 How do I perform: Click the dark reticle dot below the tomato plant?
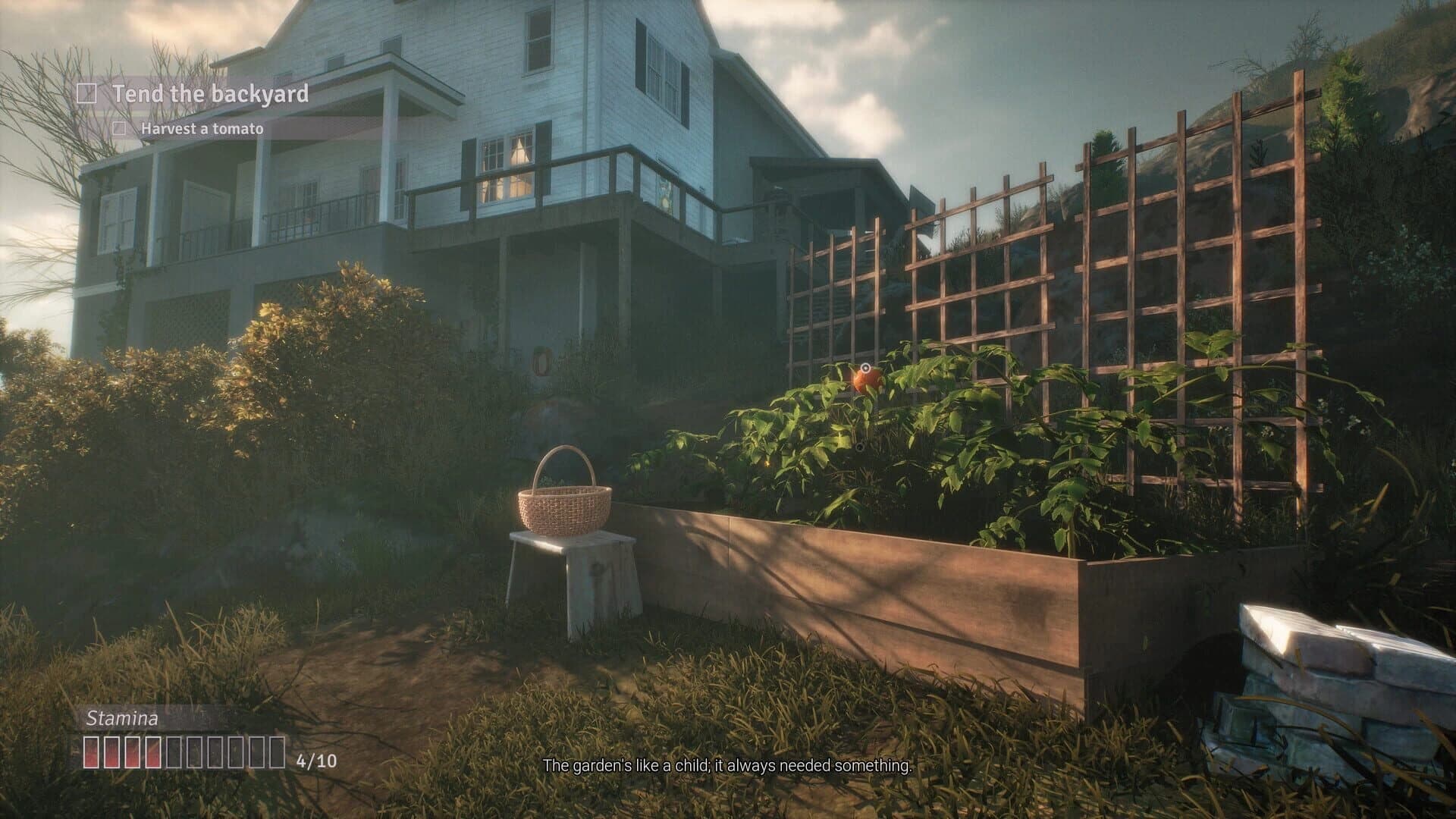pos(860,447)
